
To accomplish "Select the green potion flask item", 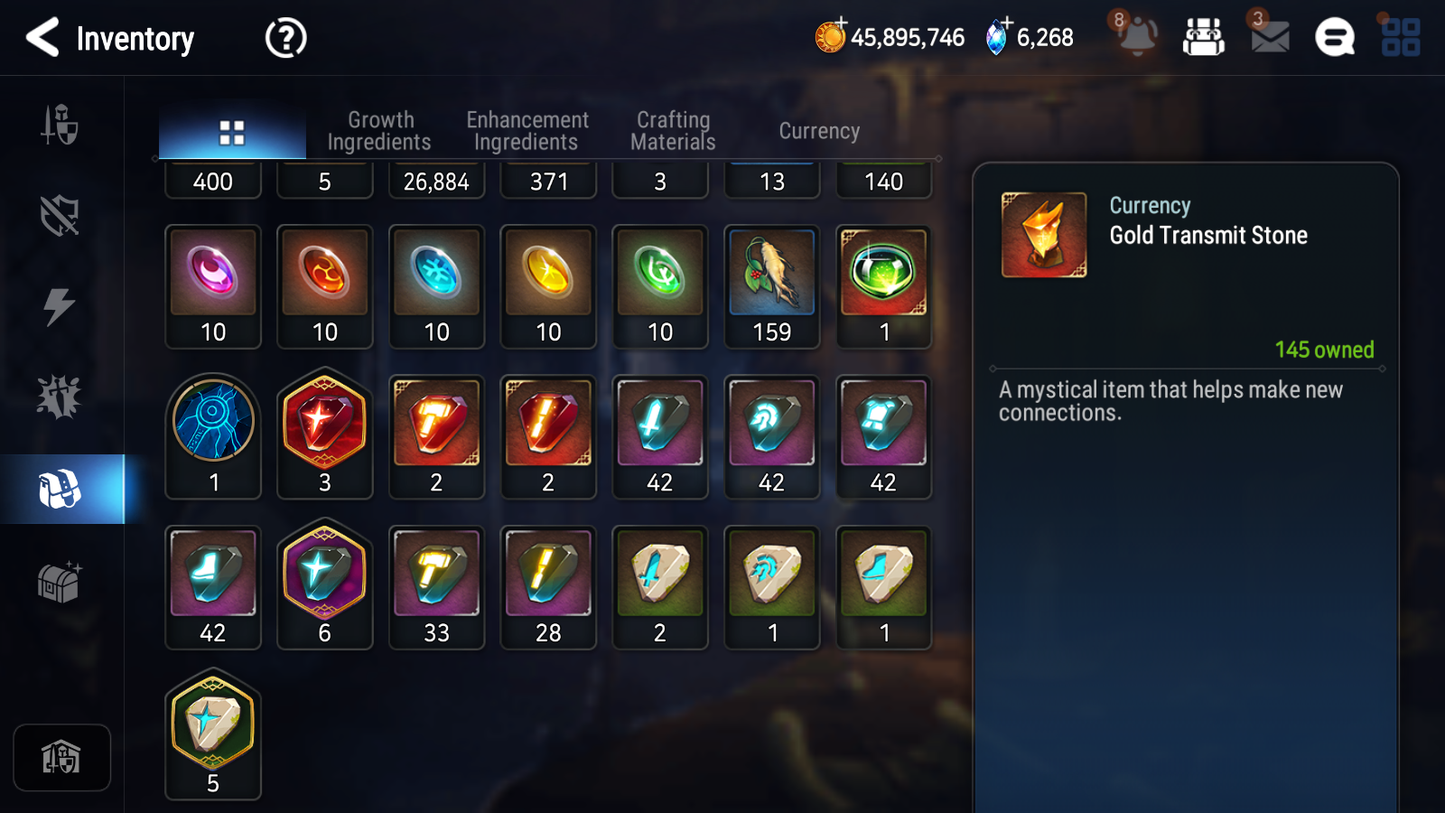I will click(884, 286).
